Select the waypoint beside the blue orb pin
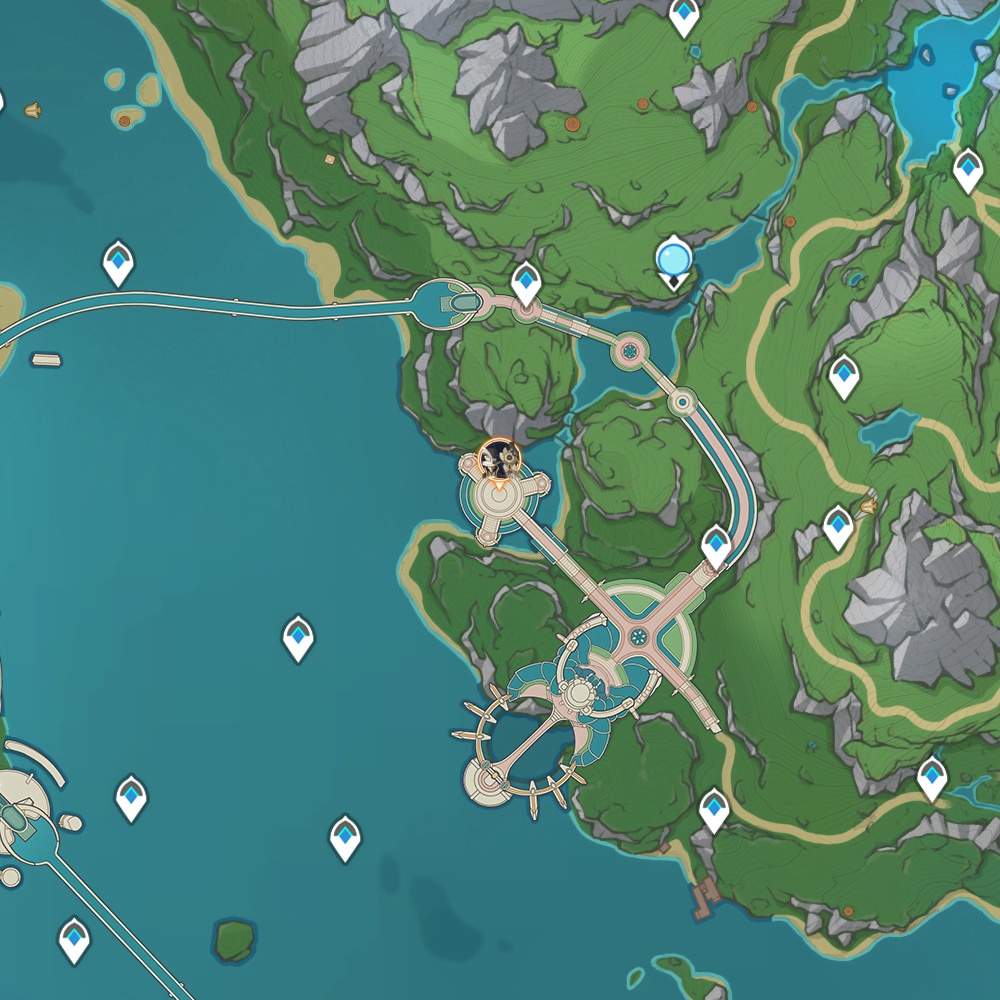Screen dimensions: 1000x1000 526,283
